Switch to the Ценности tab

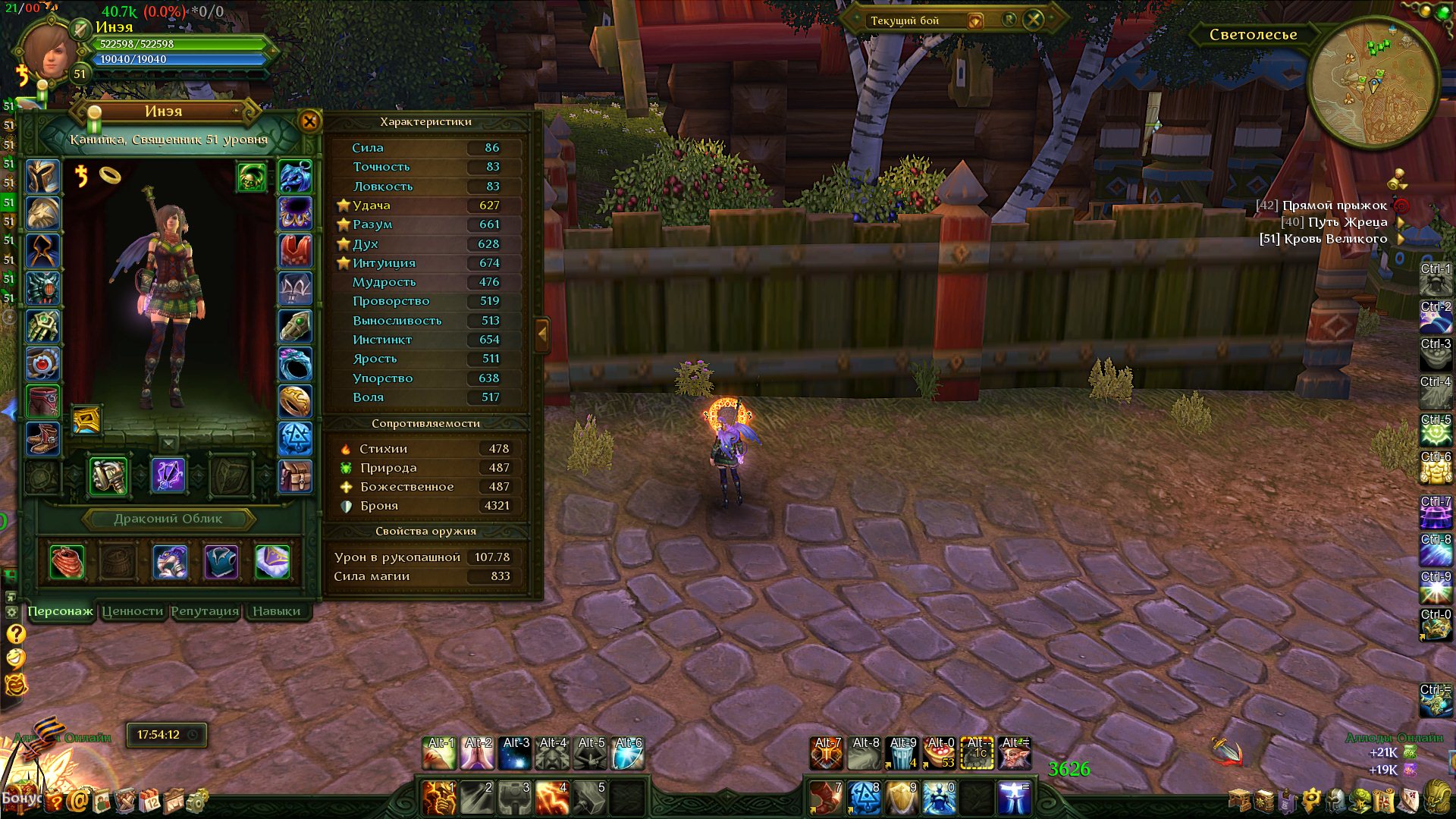tap(133, 611)
